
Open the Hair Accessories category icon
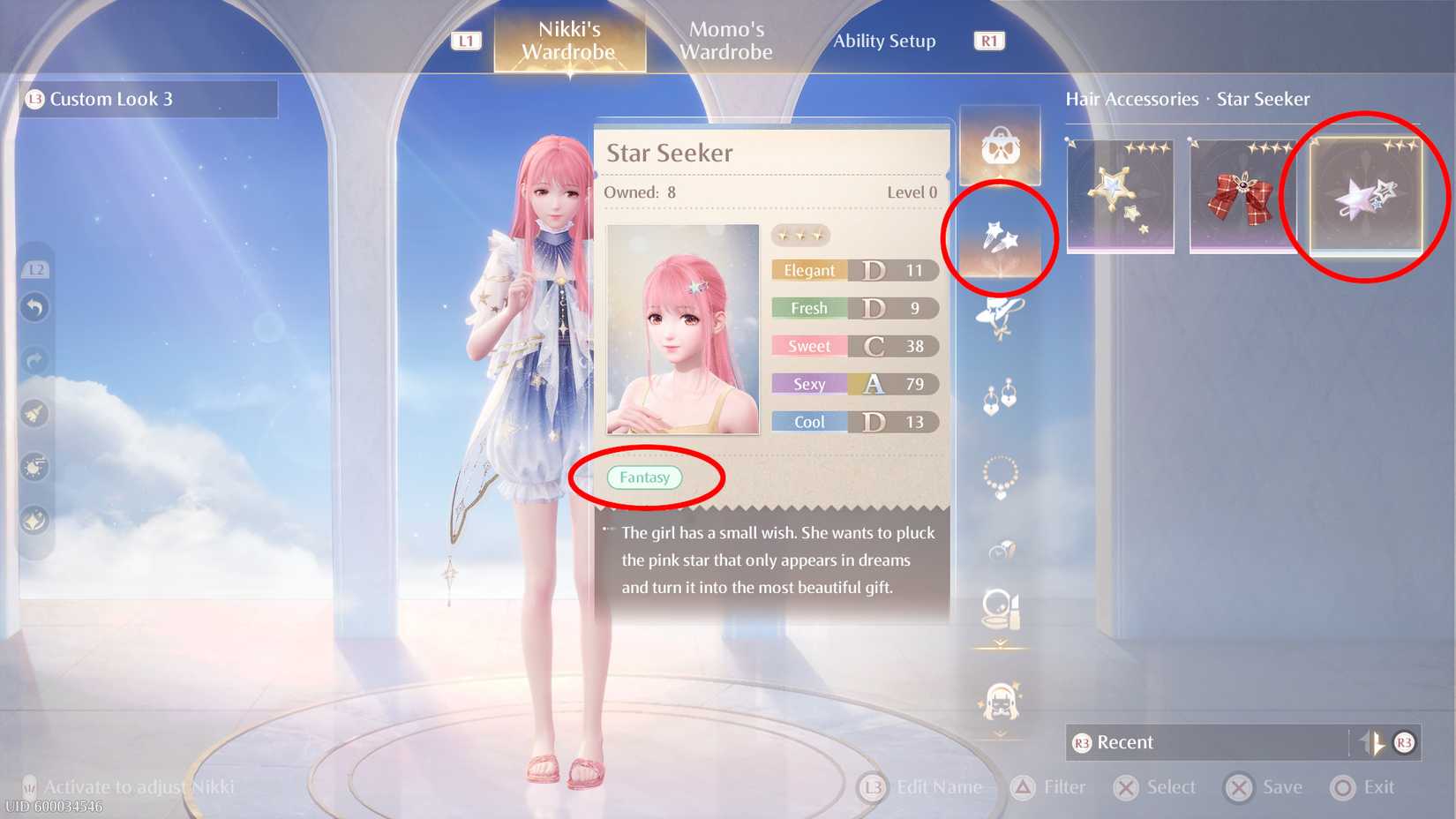click(x=1000, y=237)
